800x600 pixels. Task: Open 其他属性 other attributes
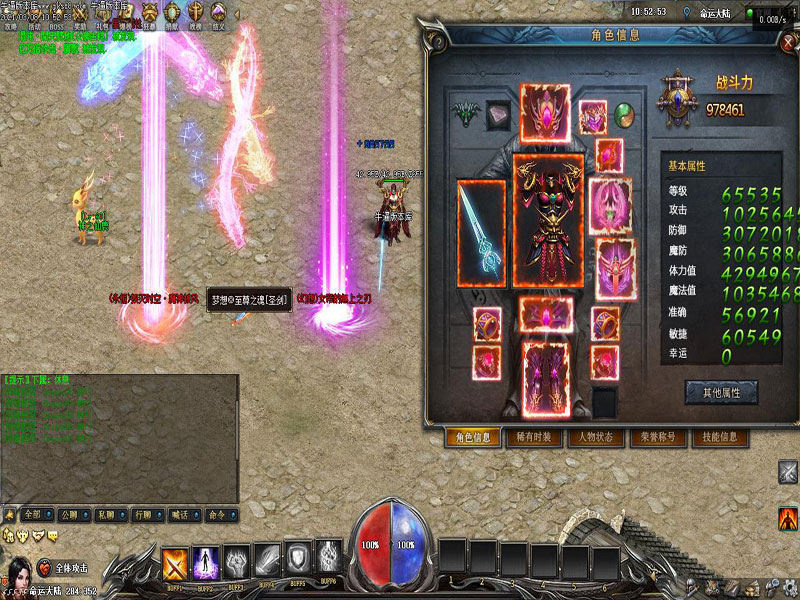click(x=720, y=393)
